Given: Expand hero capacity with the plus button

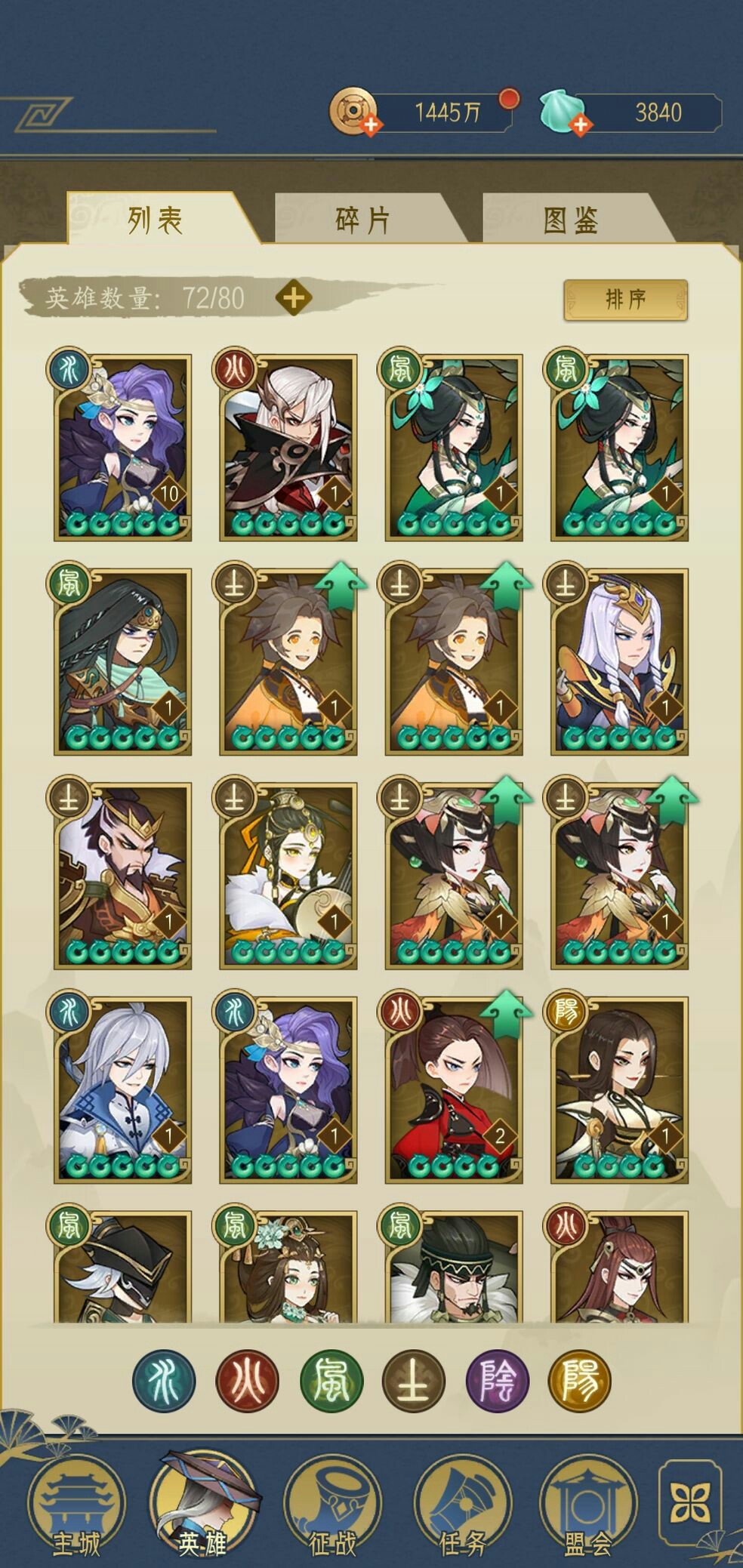Looking at the screenshot, I should tap(294, 298).
